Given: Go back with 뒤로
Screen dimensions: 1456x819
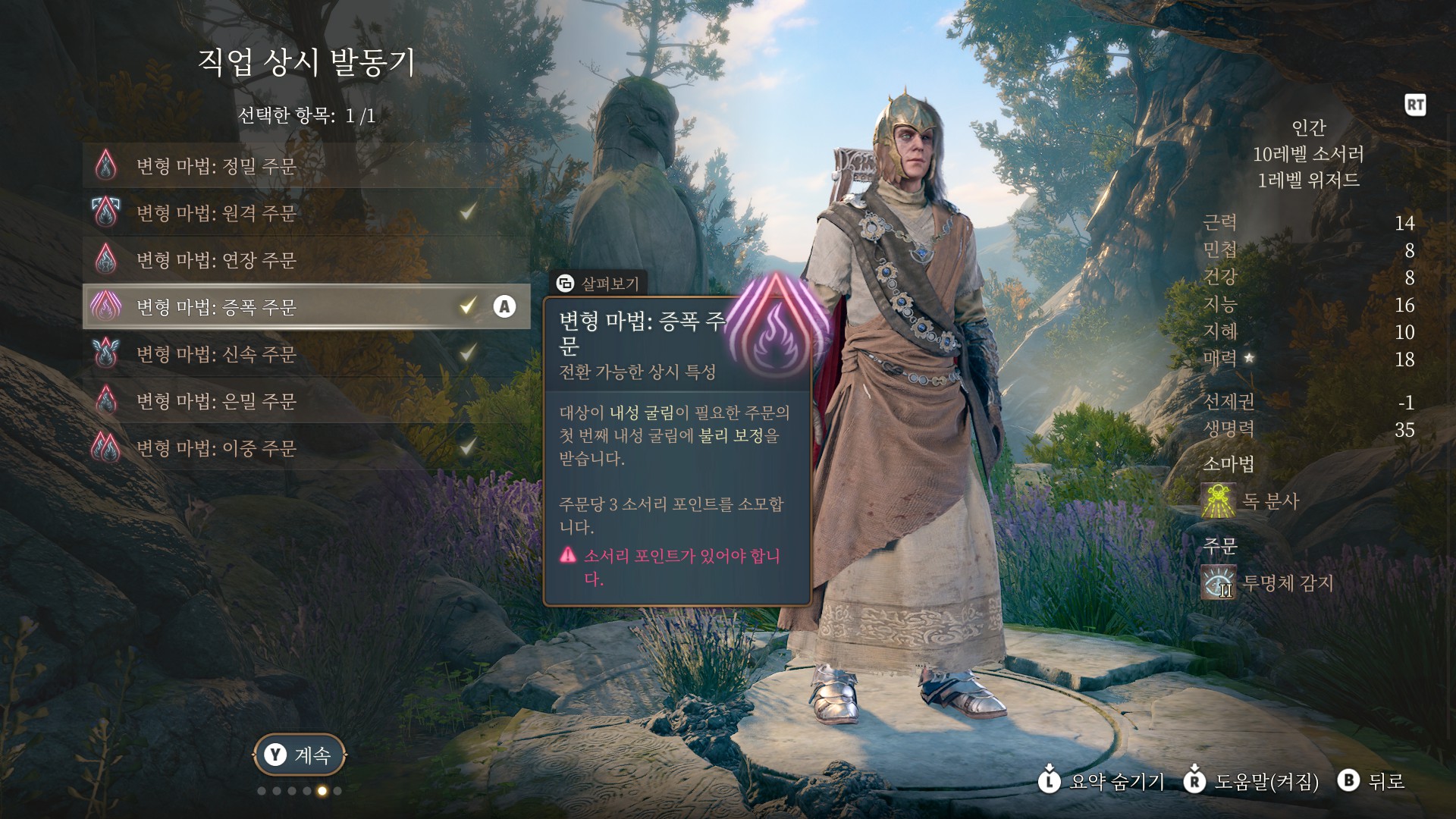Looking at the screenshot, I should point(1373,781).
